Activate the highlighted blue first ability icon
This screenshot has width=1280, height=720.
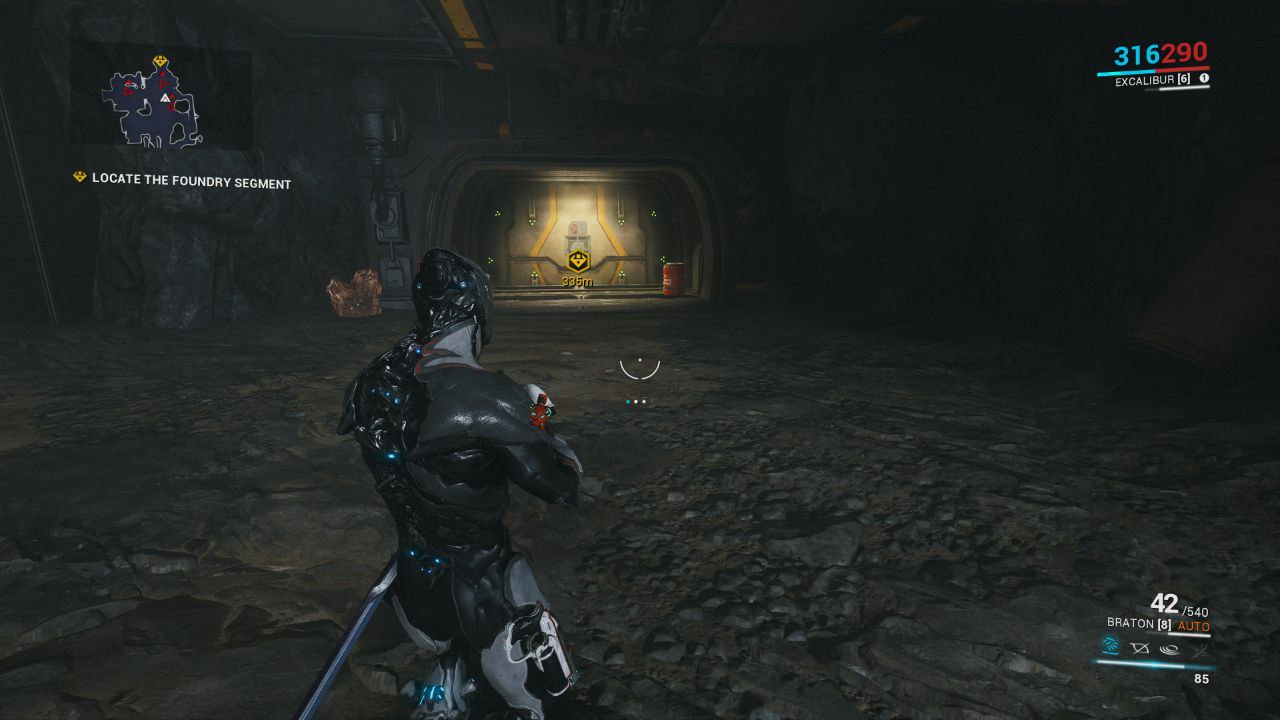(x=1109, y=648)
